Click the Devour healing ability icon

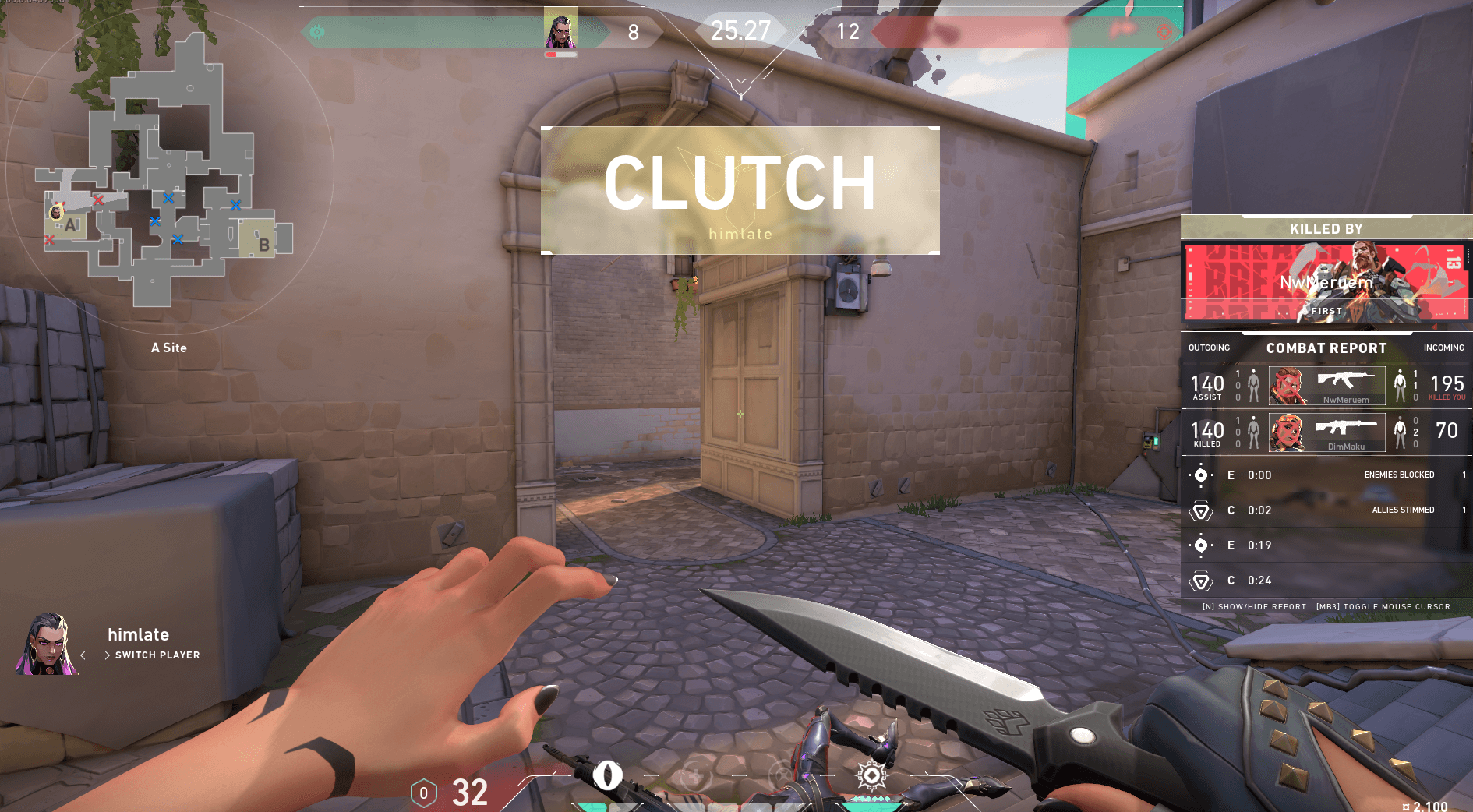coord(696,775)
